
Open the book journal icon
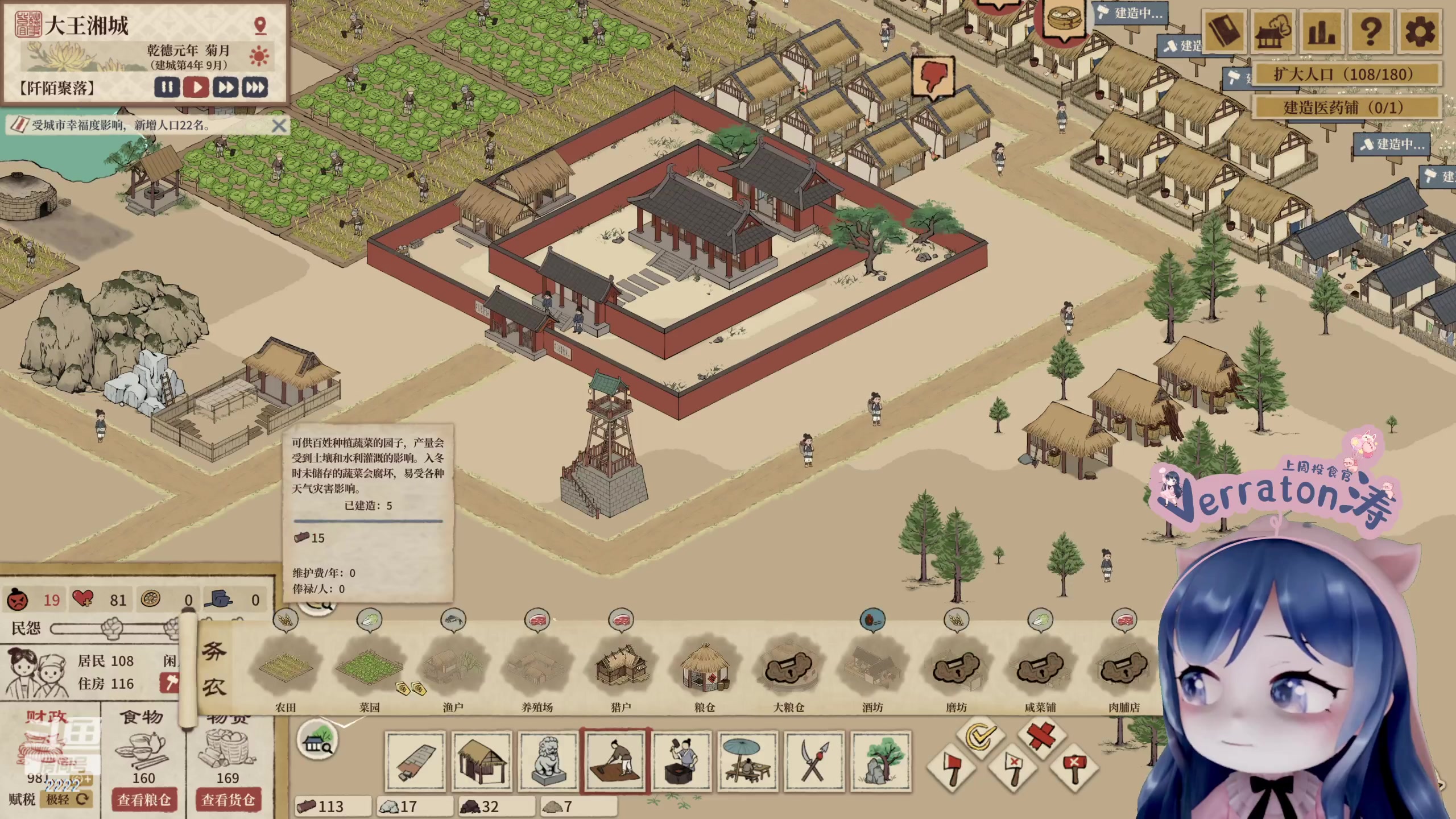(1224, 32)
